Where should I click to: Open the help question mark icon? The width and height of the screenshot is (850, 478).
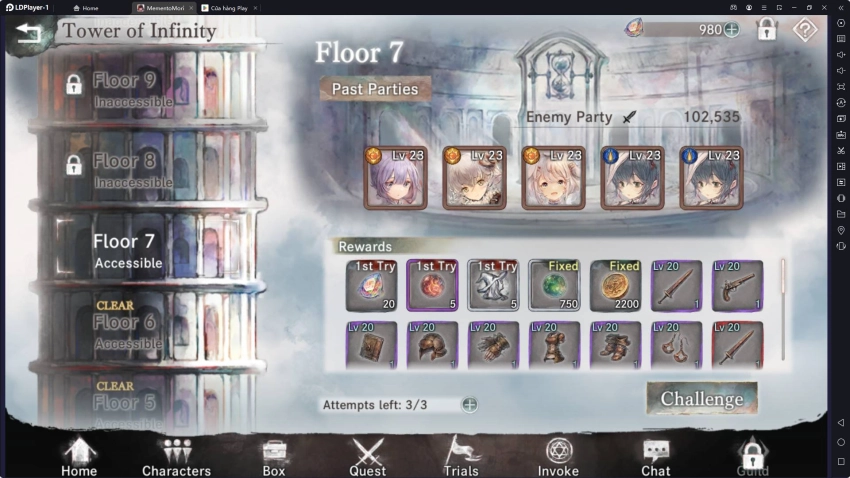point(805,30)
